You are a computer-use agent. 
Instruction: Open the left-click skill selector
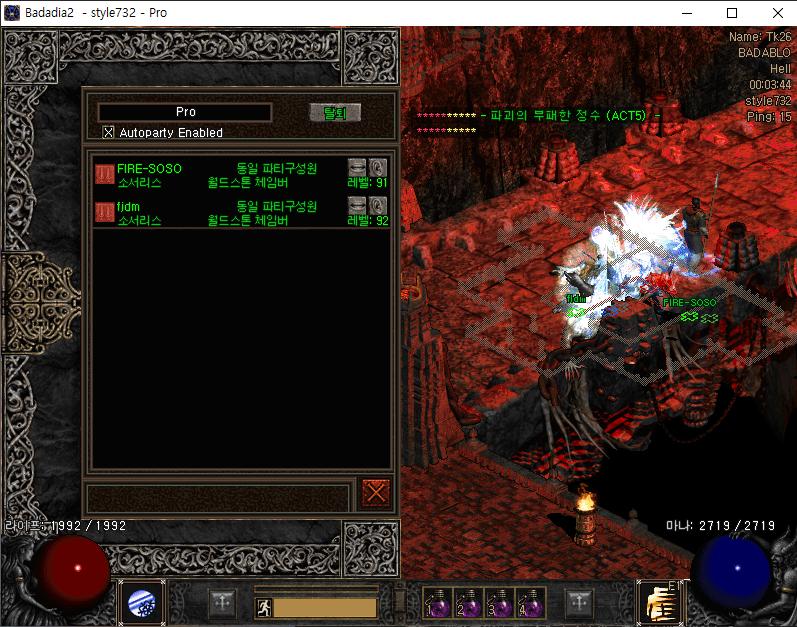point(142,603)
